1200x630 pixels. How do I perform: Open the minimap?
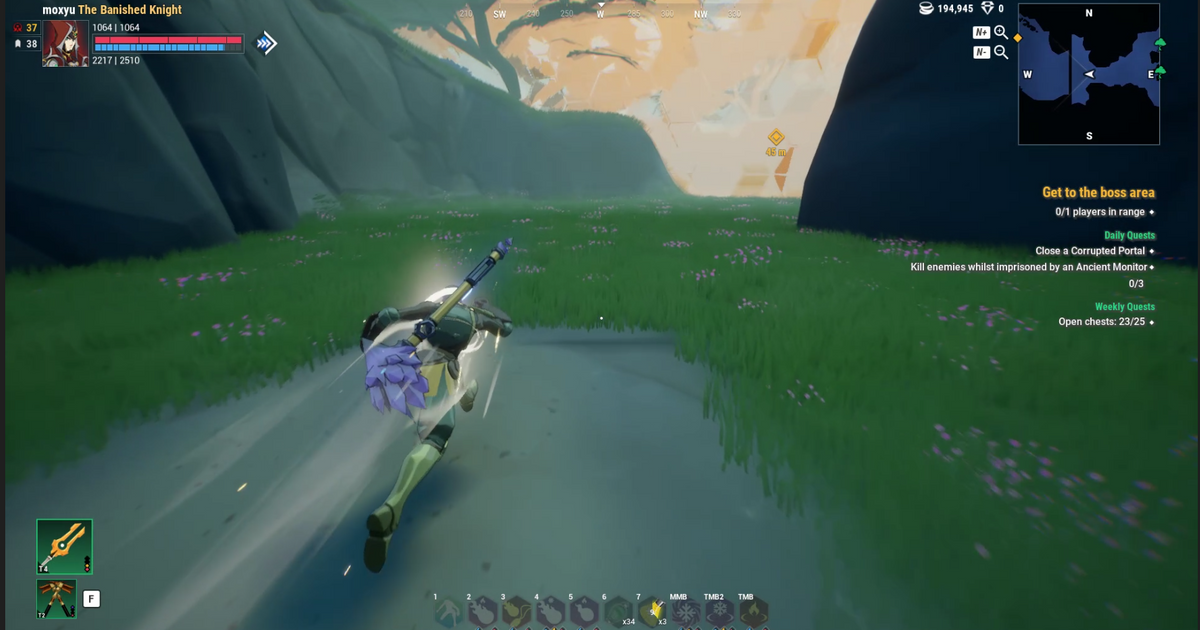click(1089, 74)
